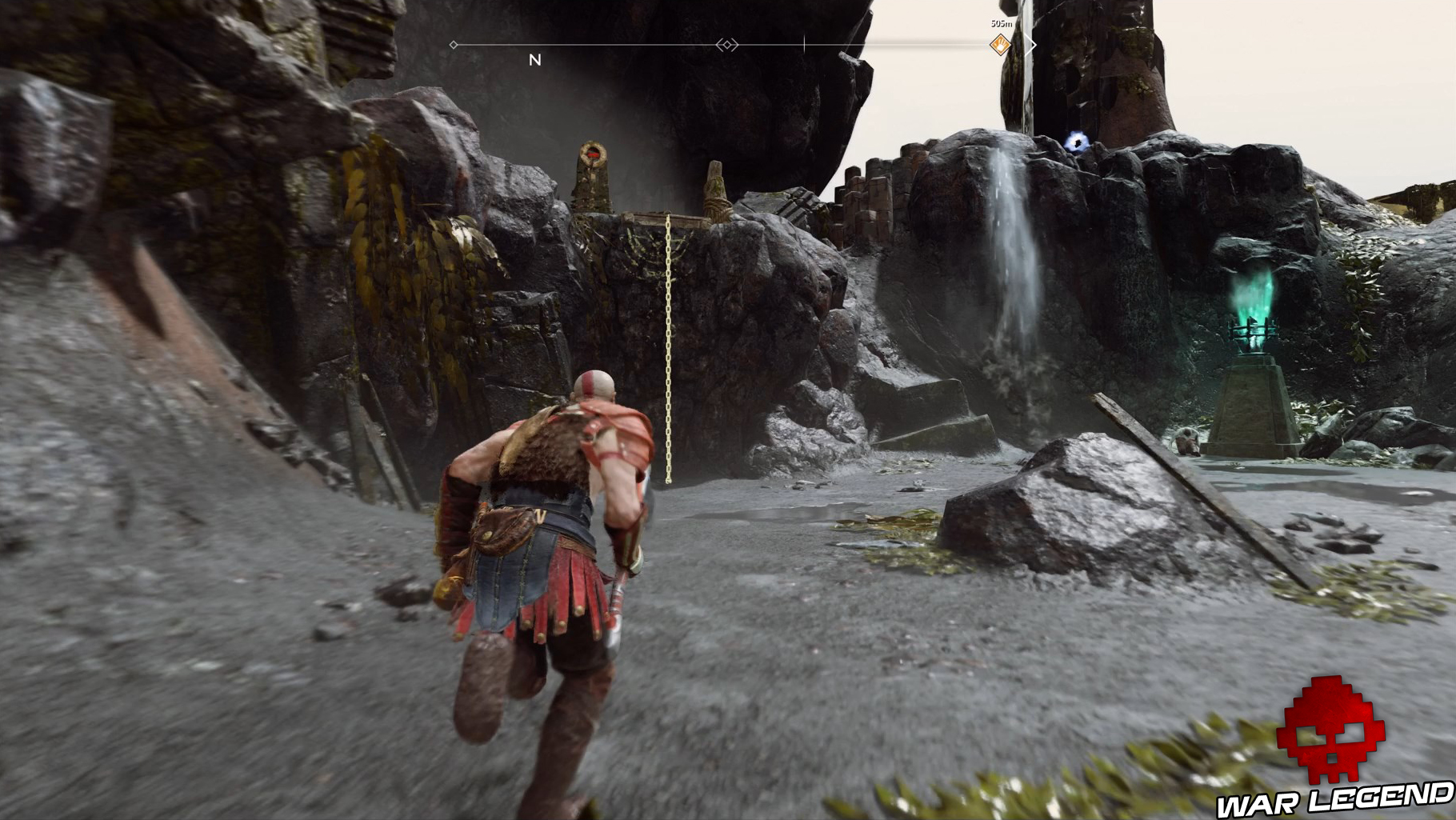Click the diamond heading indicator centered on compass
The width and height of the screenshot is (1456, 820).
[726, 45]
